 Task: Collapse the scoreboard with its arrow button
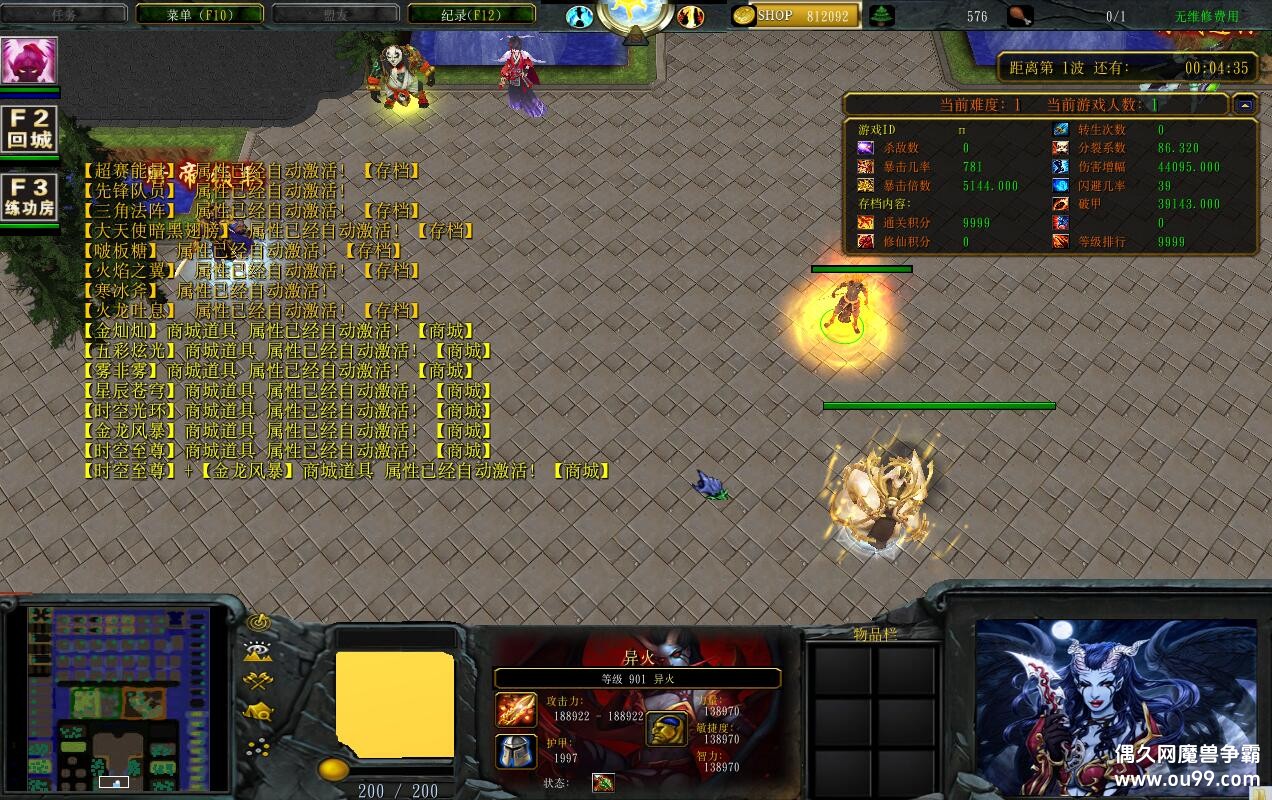(1243, 104)
